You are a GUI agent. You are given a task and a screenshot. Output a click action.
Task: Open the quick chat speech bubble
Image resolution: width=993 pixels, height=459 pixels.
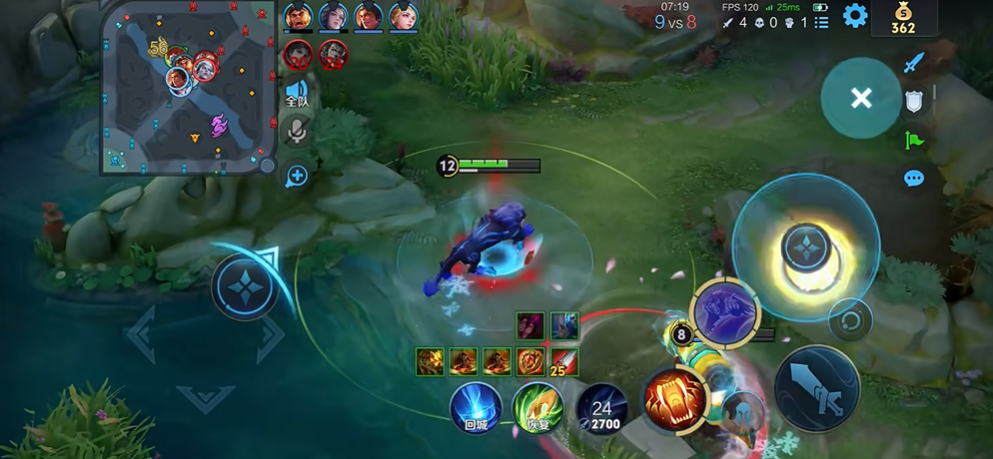913,179
